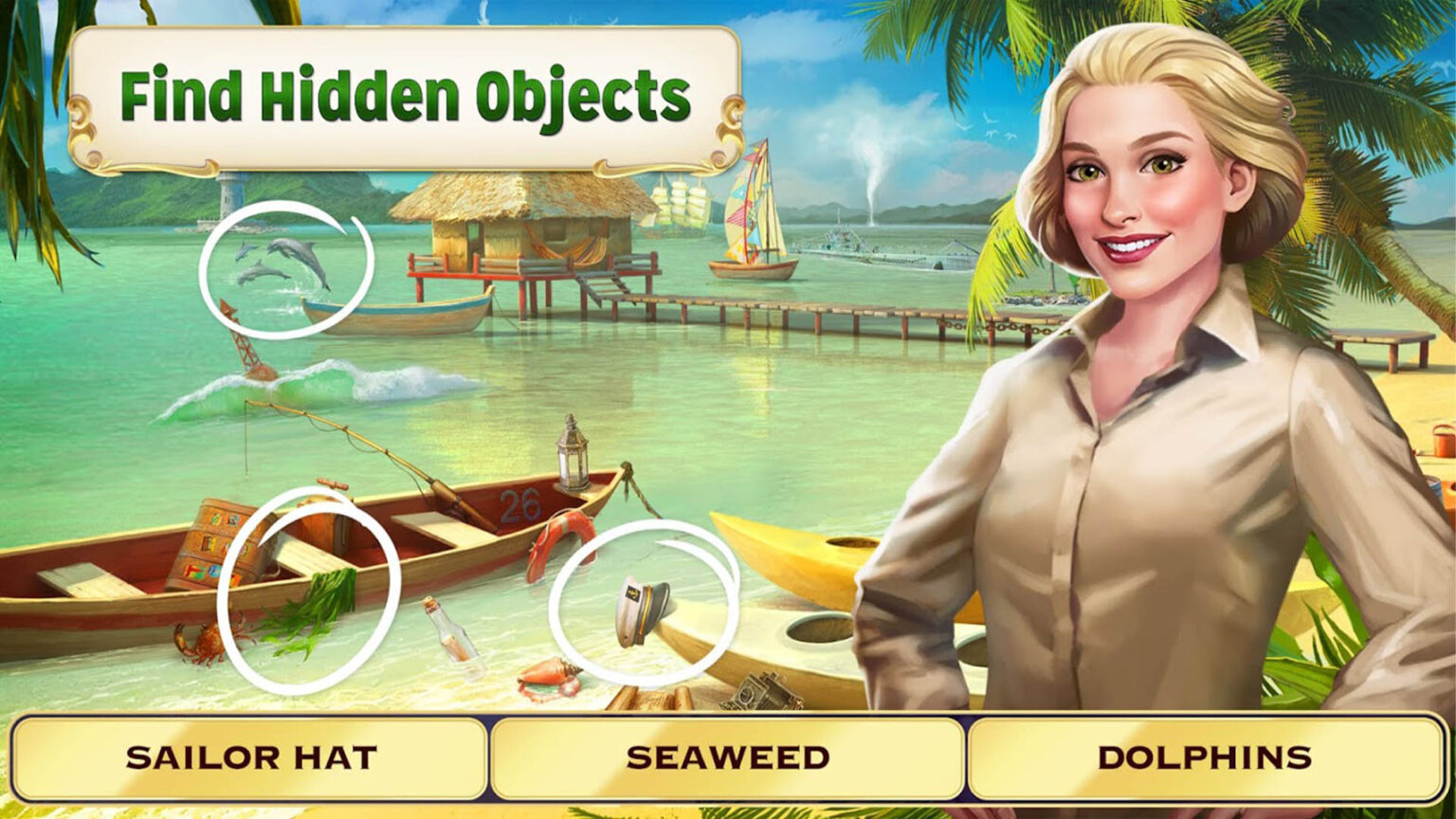
Task: Click the SAILOR HAT label button
Action: pyautogui.click(x=251, y=756)
